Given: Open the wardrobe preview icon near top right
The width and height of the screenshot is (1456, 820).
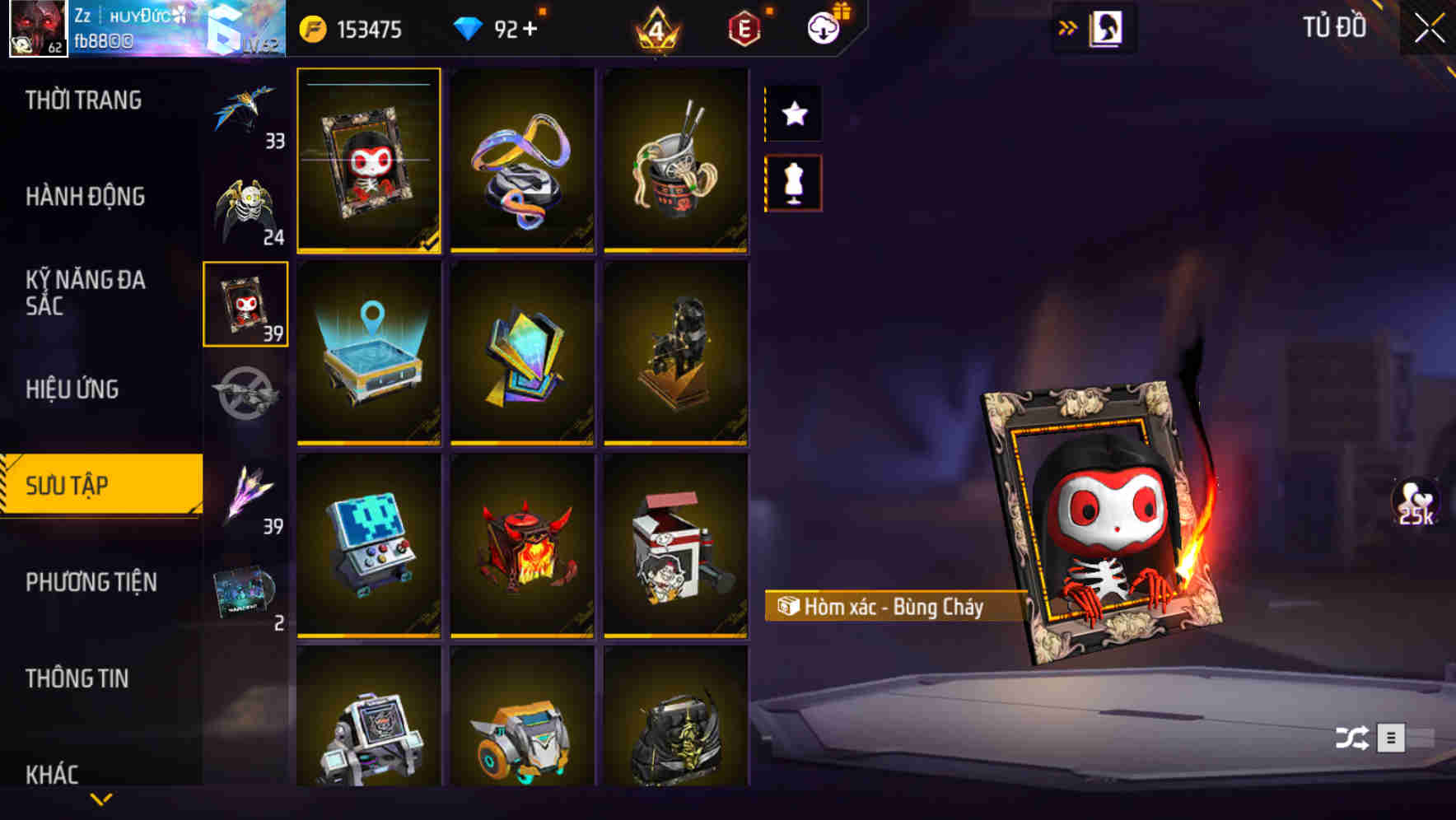Looking at the screenshot, I should (x=1108, y=27).
